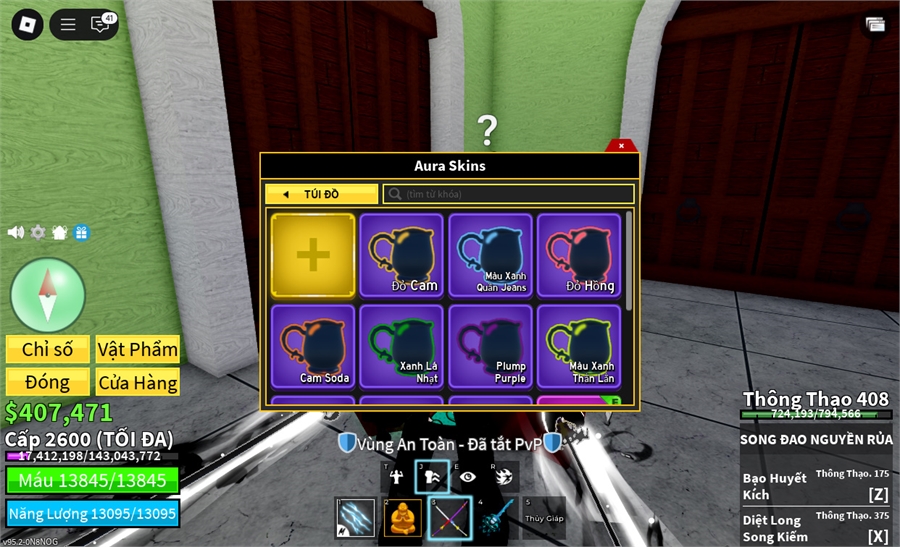Viewport: 900px width, 547px height.
Task: Open the Roblox chat button
Action: (101, 25)
